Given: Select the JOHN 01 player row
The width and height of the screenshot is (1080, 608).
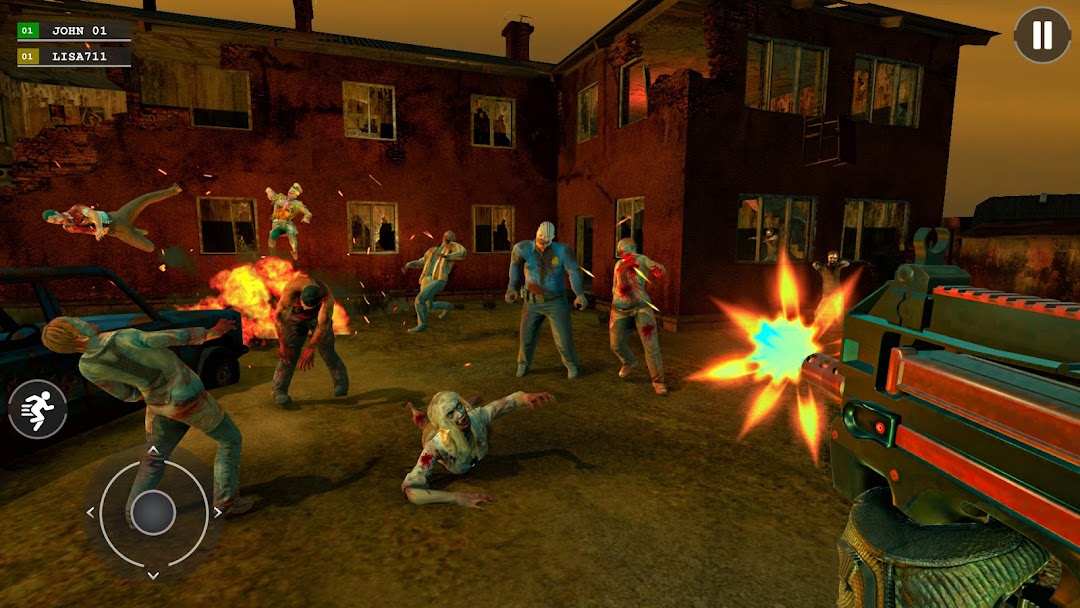Looking at the screenshot, I should [74, 31].
